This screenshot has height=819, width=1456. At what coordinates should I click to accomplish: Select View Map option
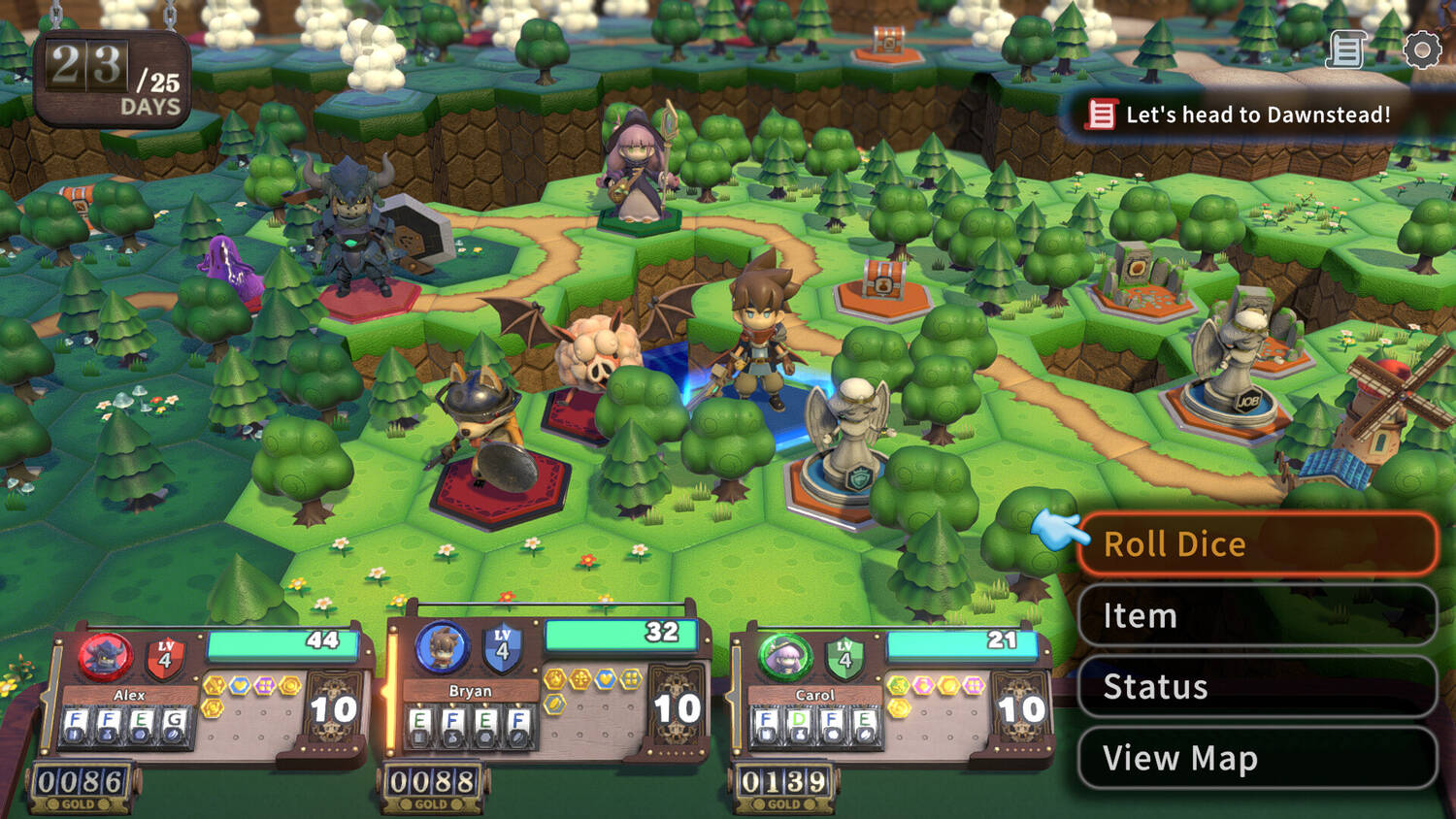coord(1256,758)
